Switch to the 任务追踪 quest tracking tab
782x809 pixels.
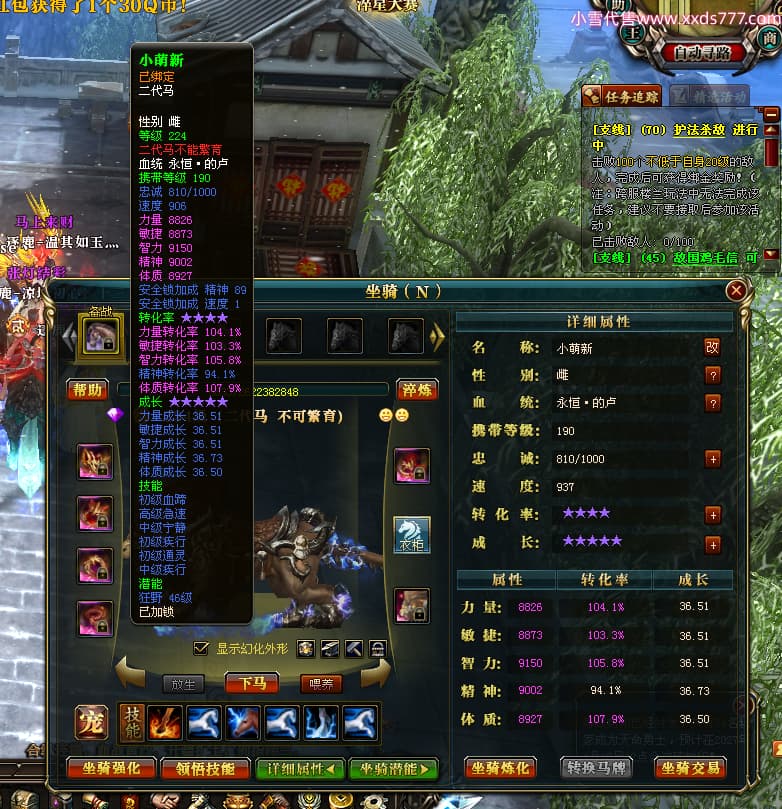(622, 96)
